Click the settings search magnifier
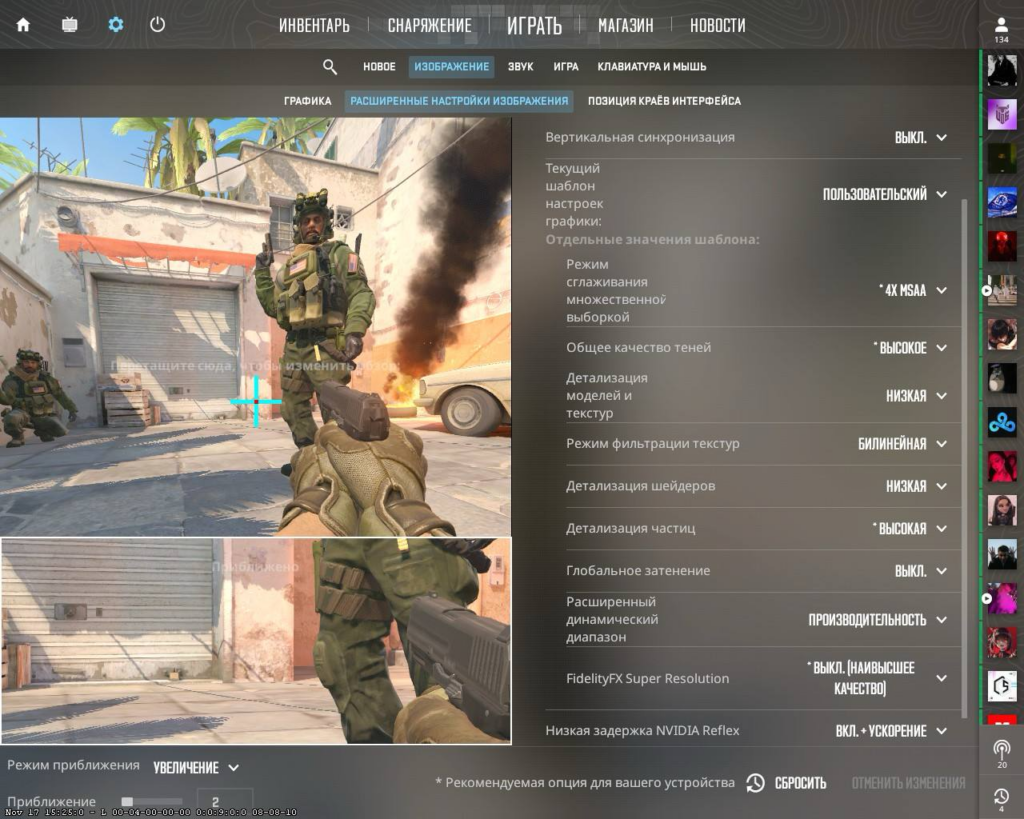The height and width of the screenshot is (819, 1024). pyautogui.click(x=330, y=67)
